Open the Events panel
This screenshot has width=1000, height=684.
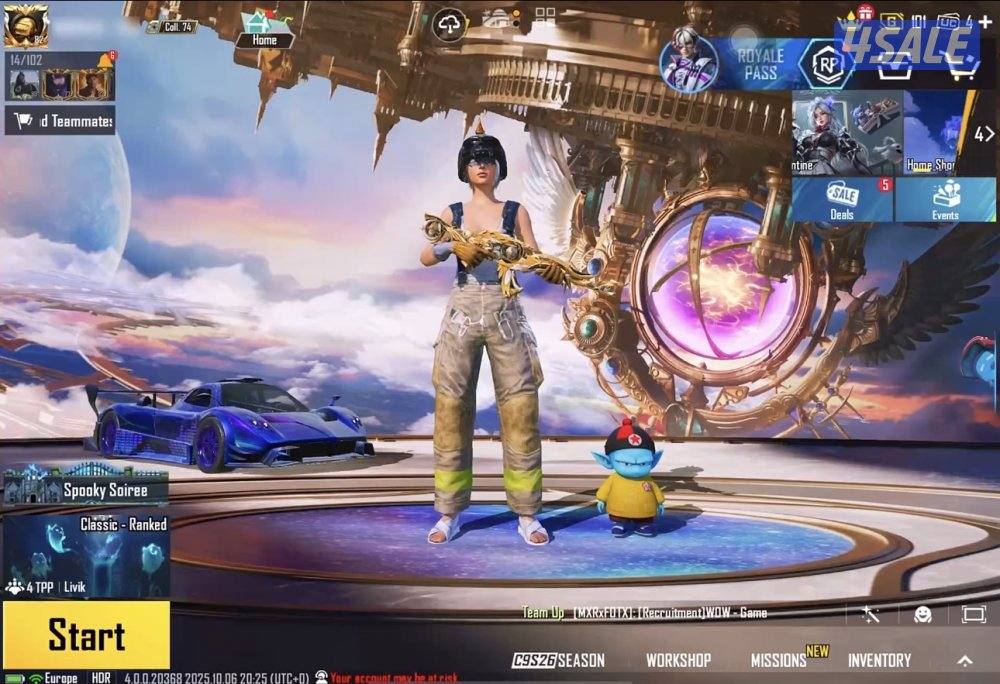[945, 200]
